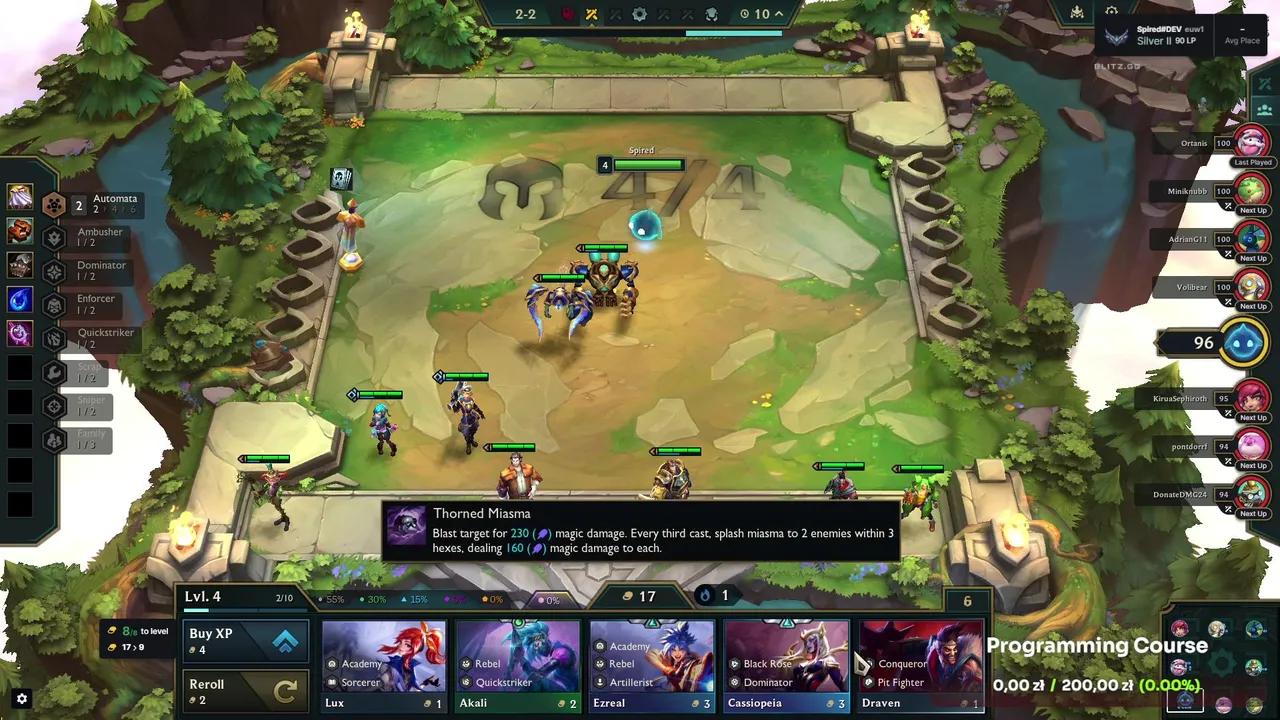Click the crossed-hammers augment icon on top bar

[591, 14]
